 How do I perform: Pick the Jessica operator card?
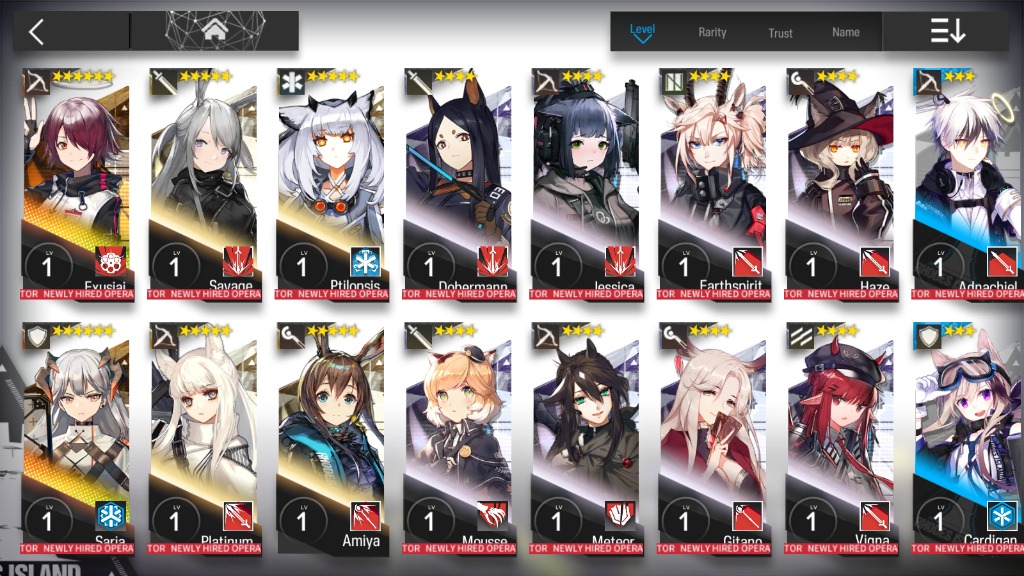(585, 180)
